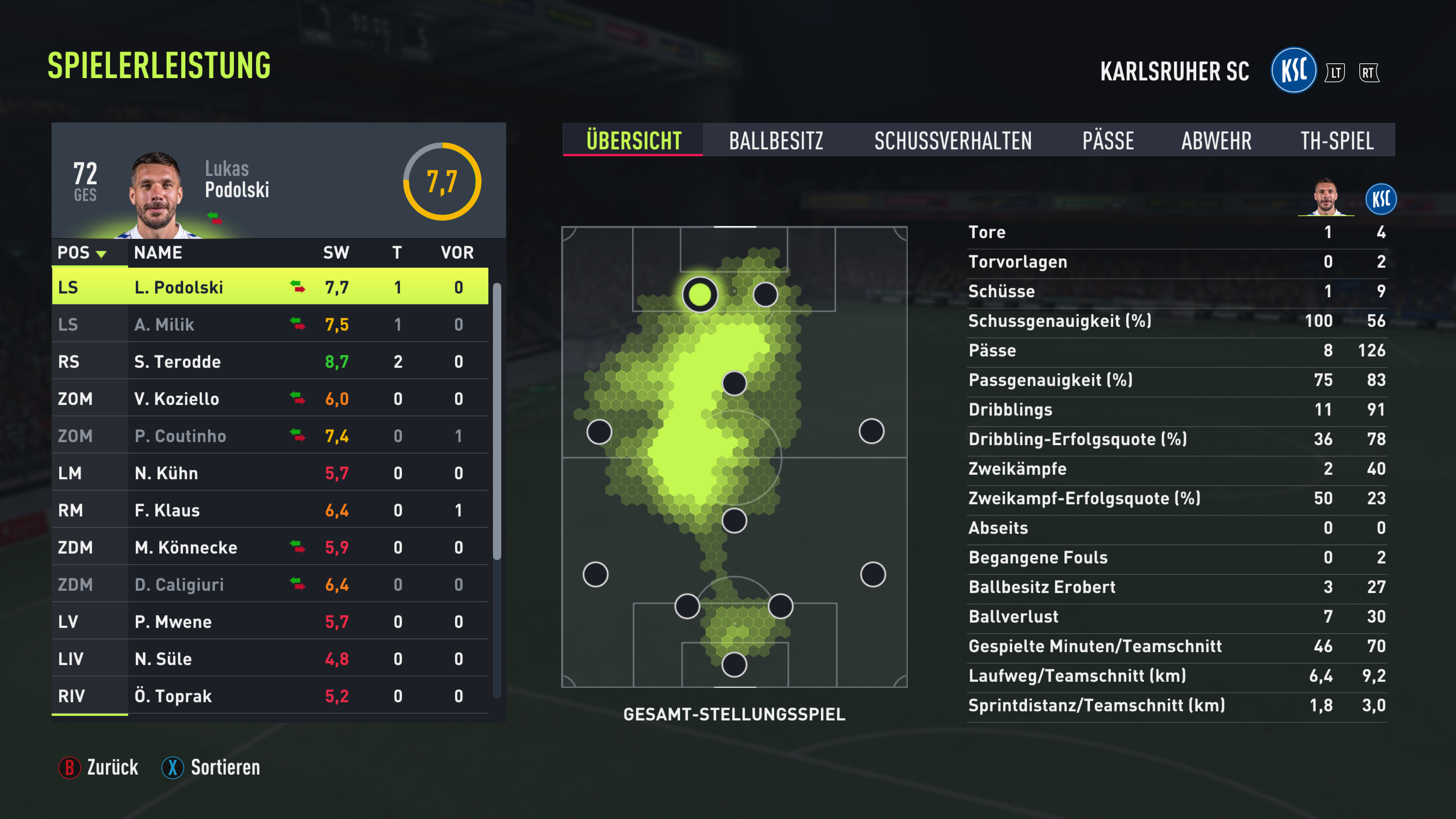
Task: Sort players by SW rating column
Action: pos(336,253)
